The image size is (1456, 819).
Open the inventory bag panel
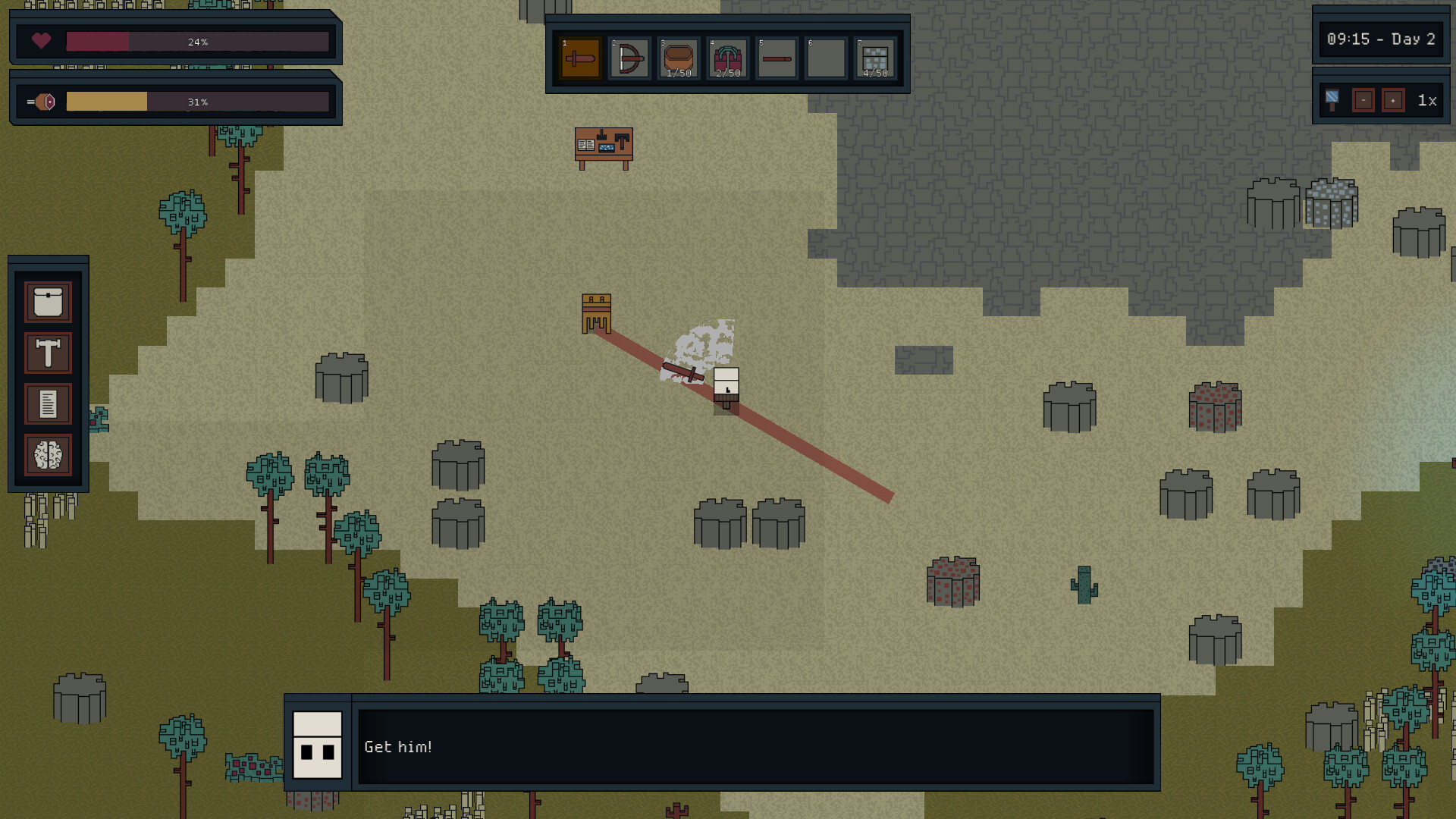(x=47, y=300)
